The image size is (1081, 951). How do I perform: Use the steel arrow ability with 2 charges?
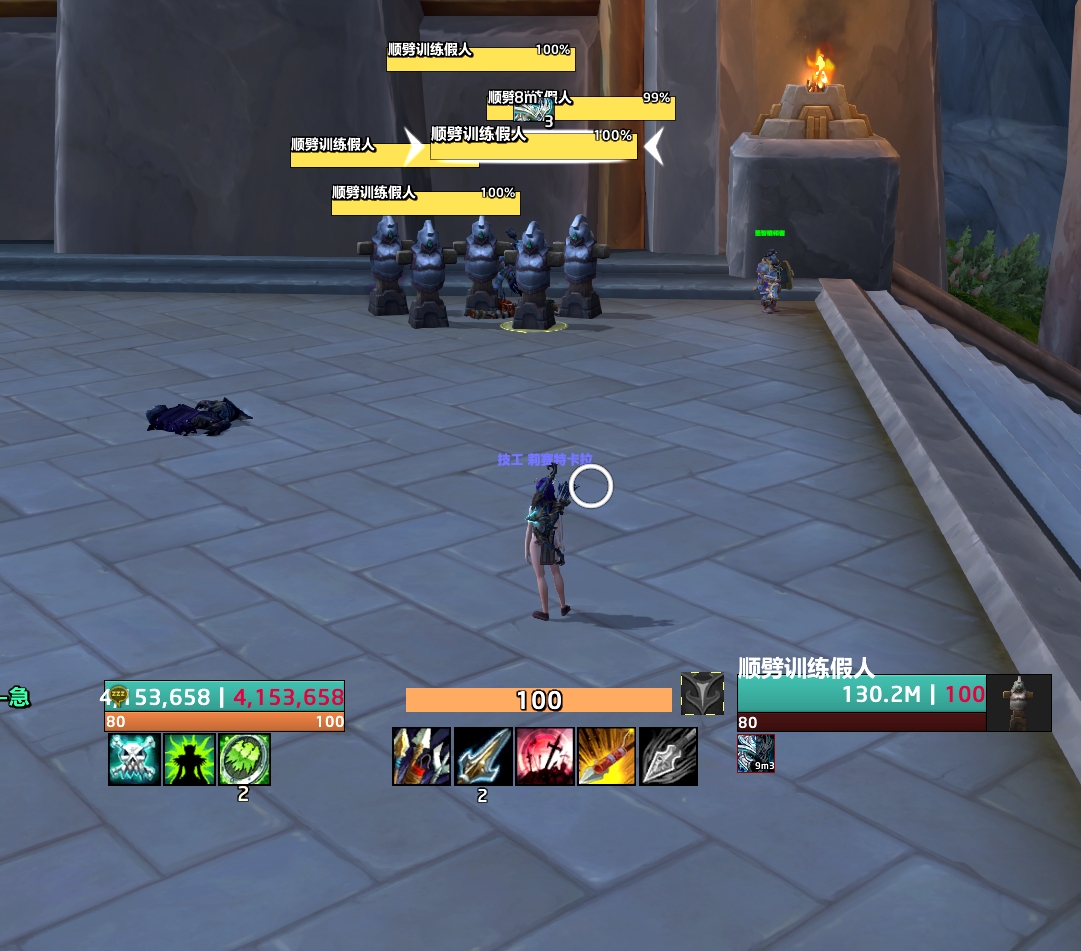[x=483, y=756]
